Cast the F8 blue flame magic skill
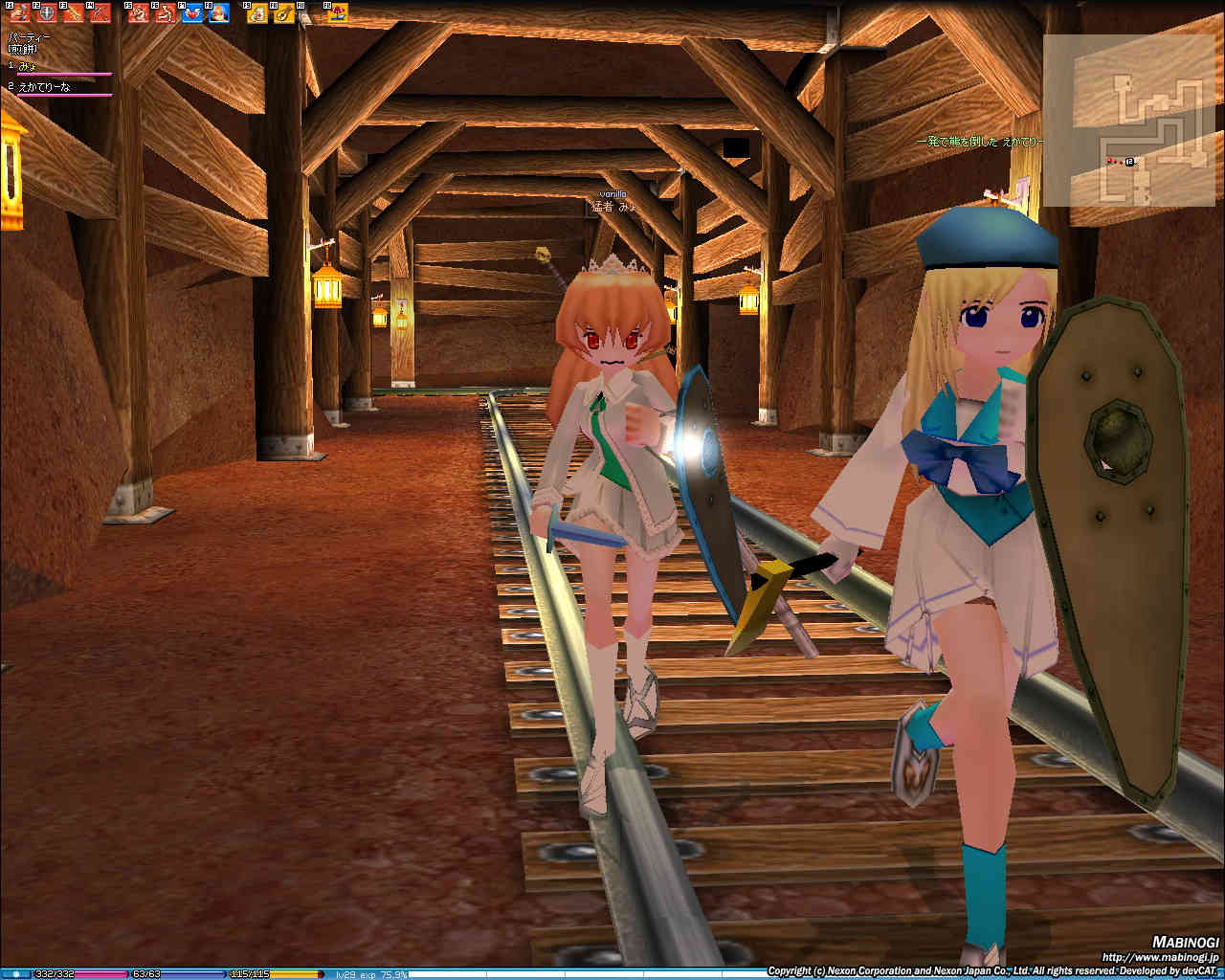1225x980 pixels. (219, 13)
